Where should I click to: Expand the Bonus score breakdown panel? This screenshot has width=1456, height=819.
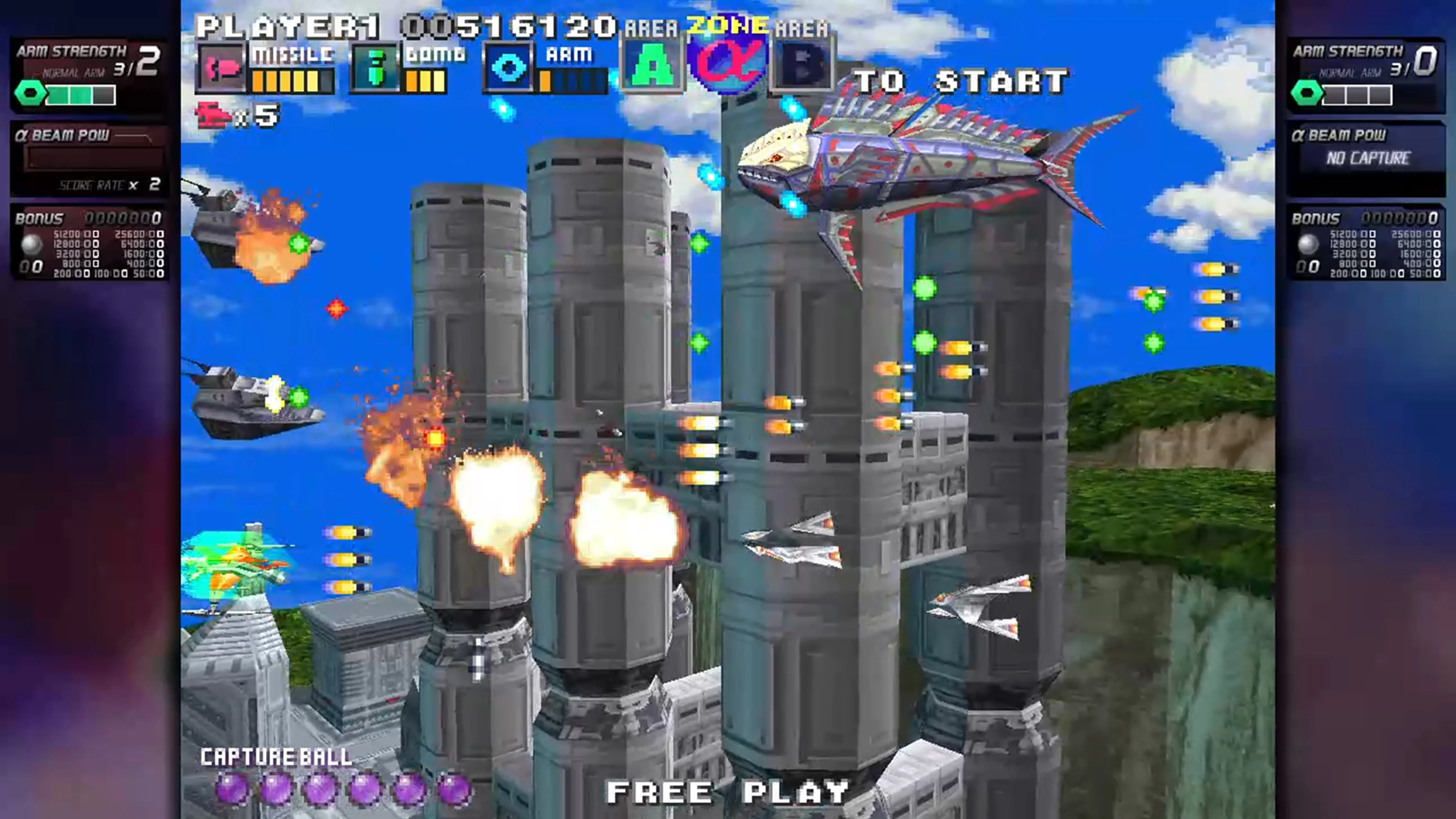pyautogui.click(x=89, y=243)
